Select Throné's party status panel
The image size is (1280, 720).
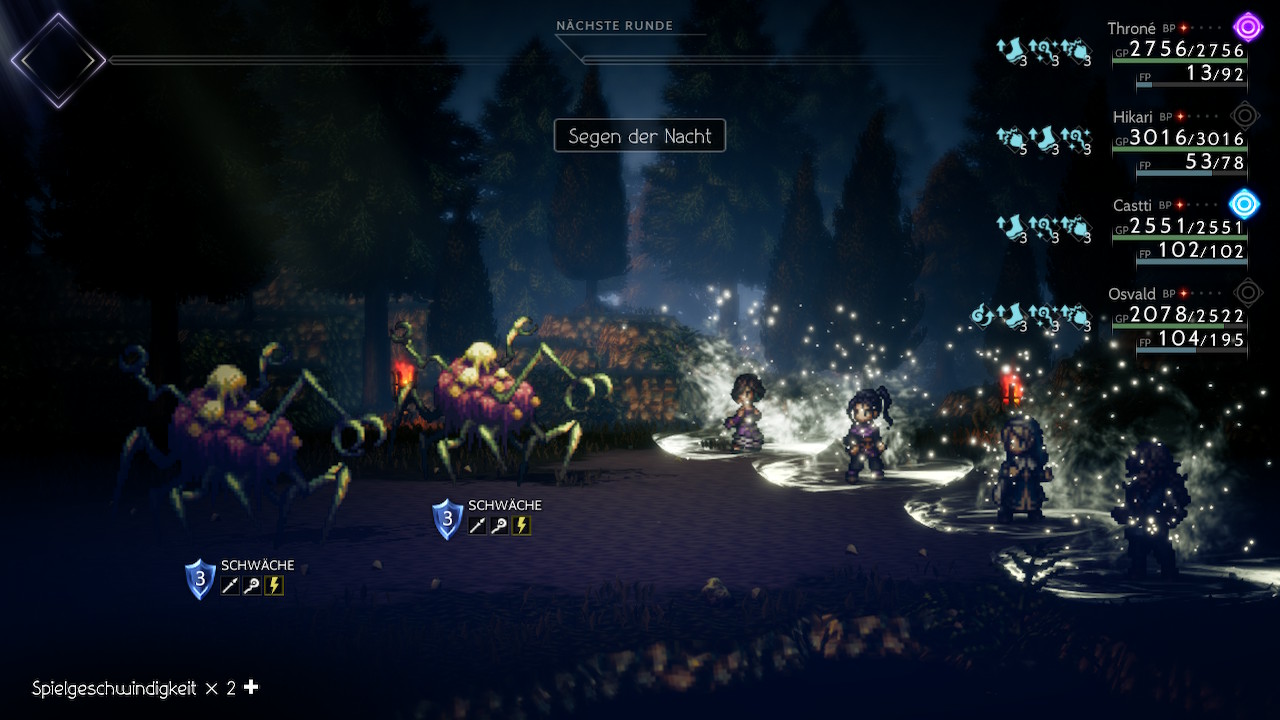tap(1178, 55)
